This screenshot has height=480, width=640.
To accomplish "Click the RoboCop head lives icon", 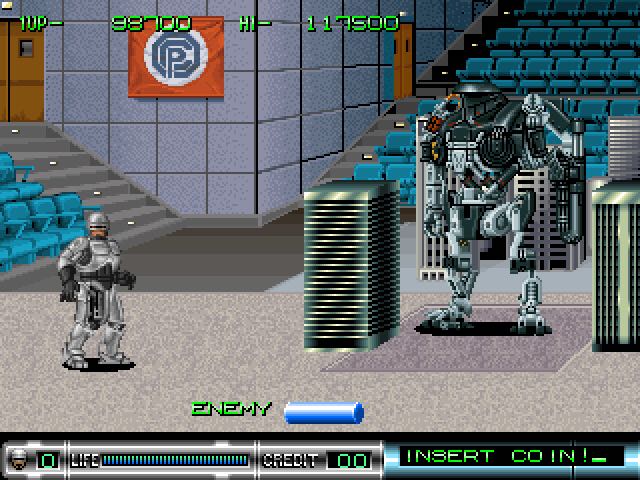I will click(x=20, y=460).
